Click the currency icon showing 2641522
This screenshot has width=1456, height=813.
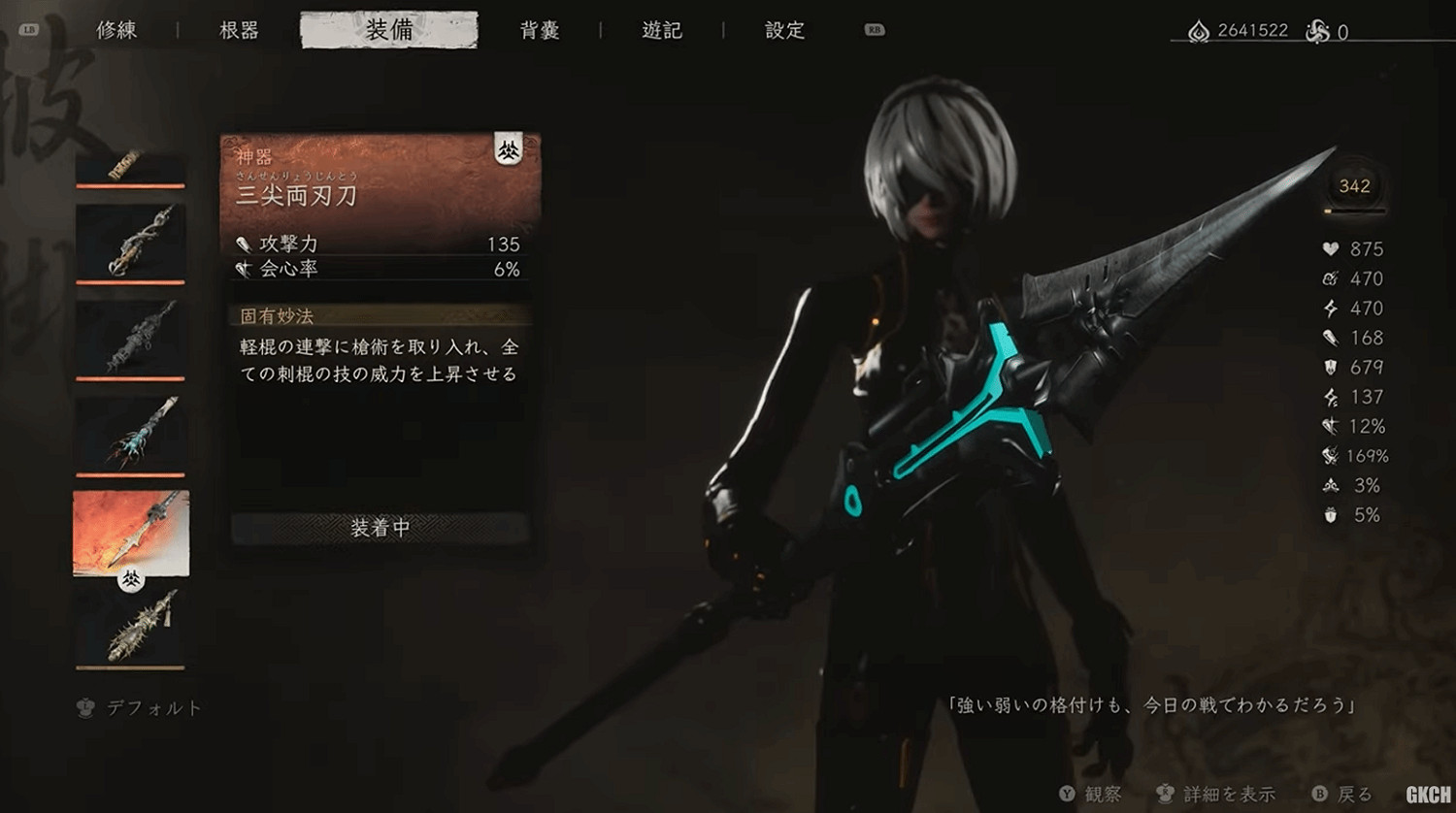pos(1200,30)
